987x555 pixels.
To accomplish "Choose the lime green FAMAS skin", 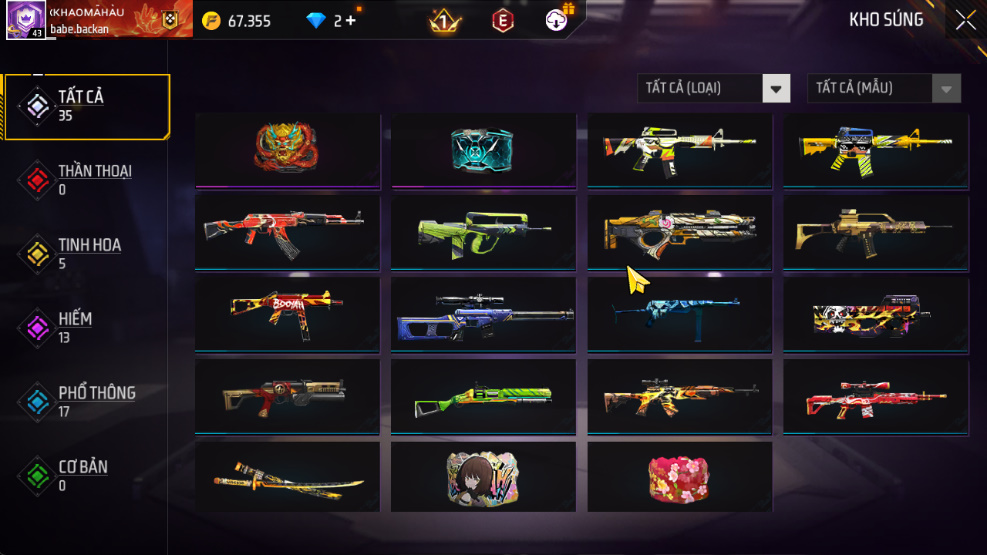I will [x=483, y=231].
